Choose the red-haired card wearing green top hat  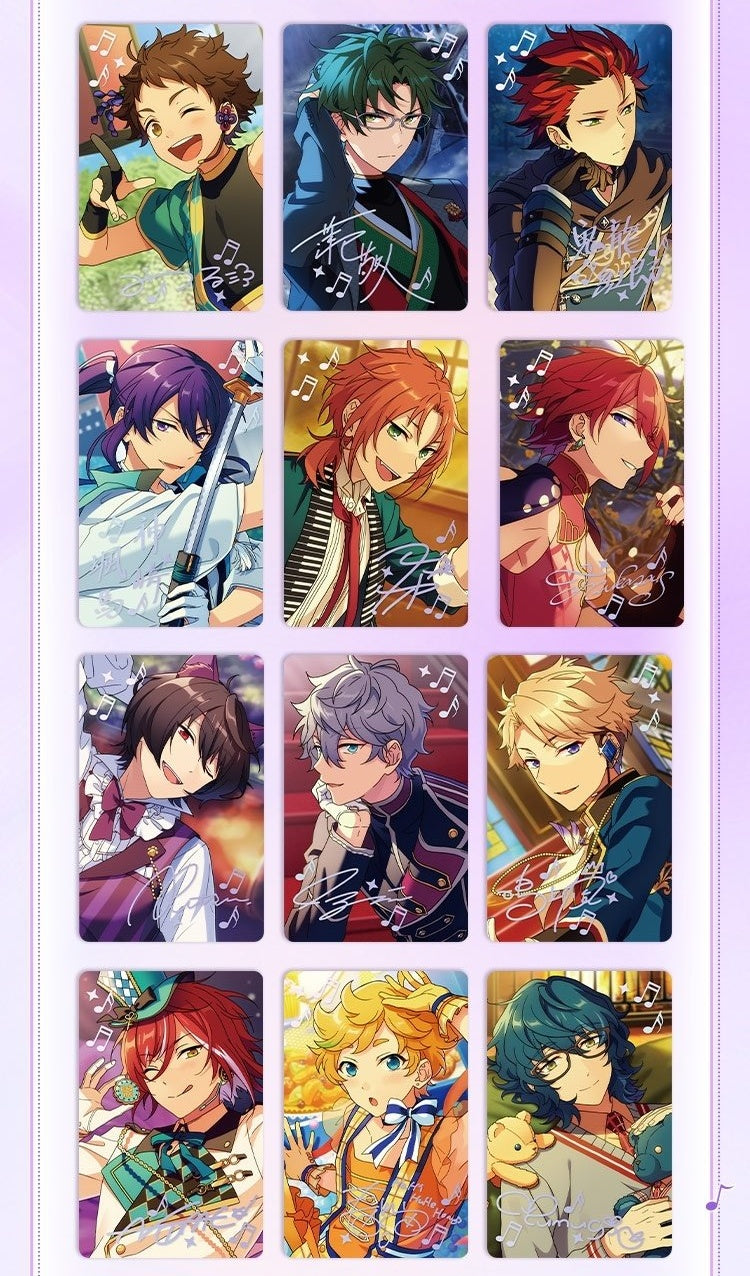coord(171,1113)
